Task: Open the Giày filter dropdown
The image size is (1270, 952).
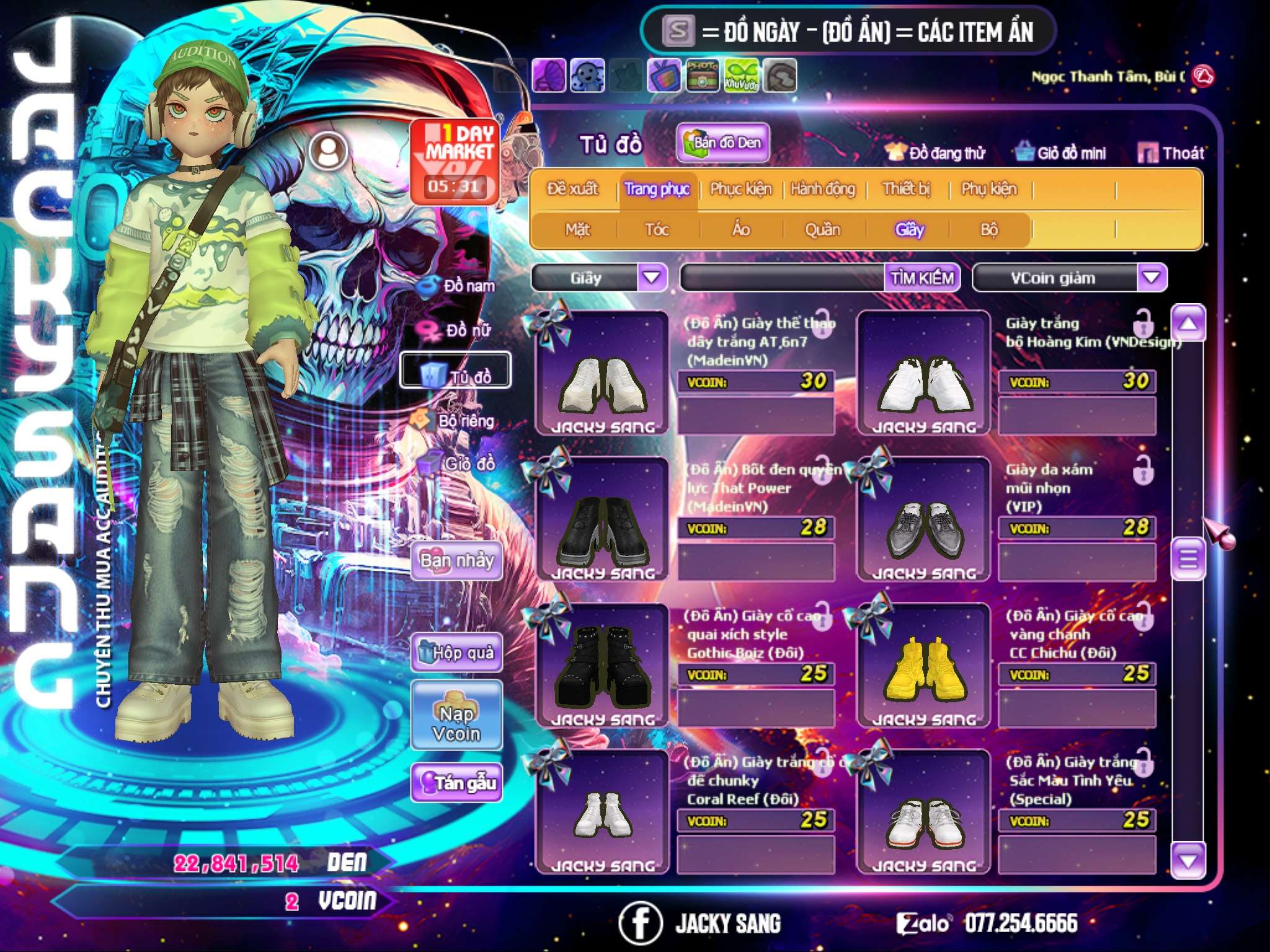Action: pyautogui.click(x=652, y=277)
